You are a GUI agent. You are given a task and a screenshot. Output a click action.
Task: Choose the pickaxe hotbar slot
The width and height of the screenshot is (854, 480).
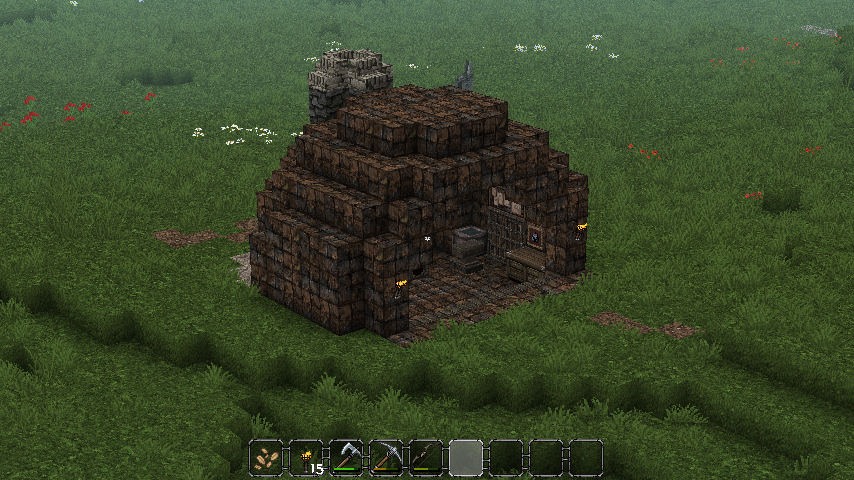(386, 458)
